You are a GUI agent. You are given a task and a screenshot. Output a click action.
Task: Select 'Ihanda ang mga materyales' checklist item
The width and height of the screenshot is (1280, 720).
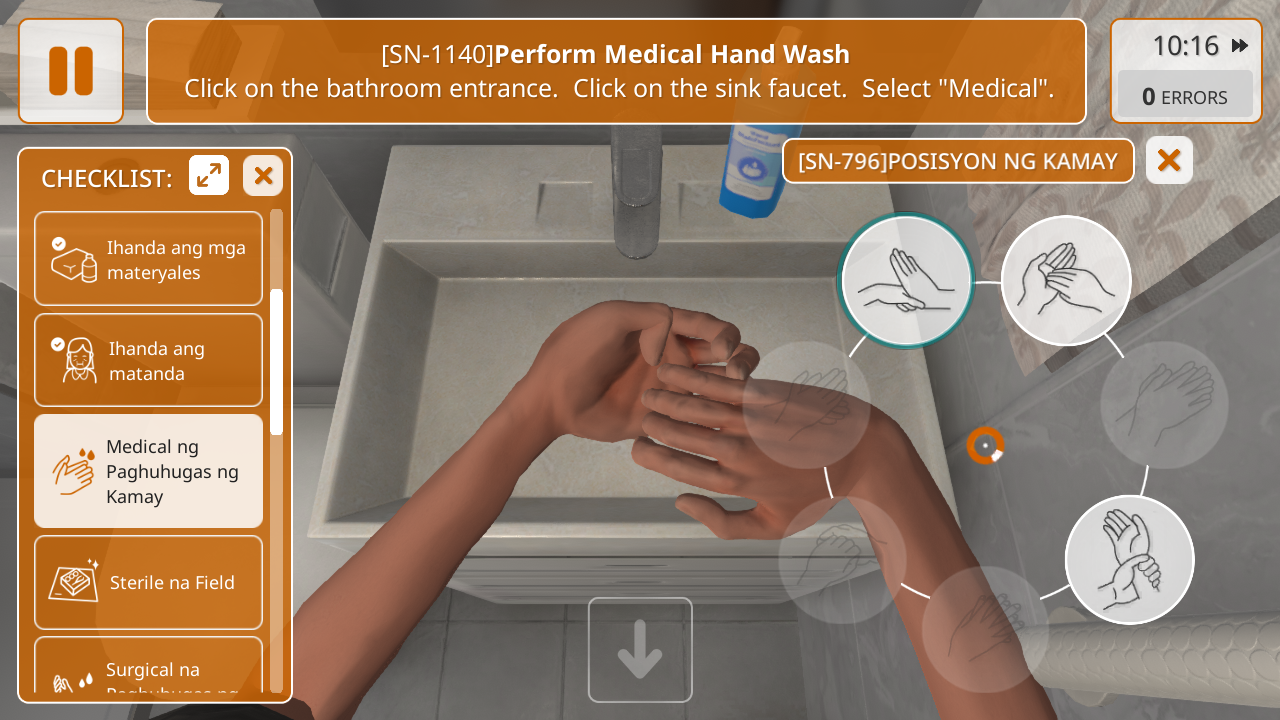pyautogui.click(x=148, y=259)
